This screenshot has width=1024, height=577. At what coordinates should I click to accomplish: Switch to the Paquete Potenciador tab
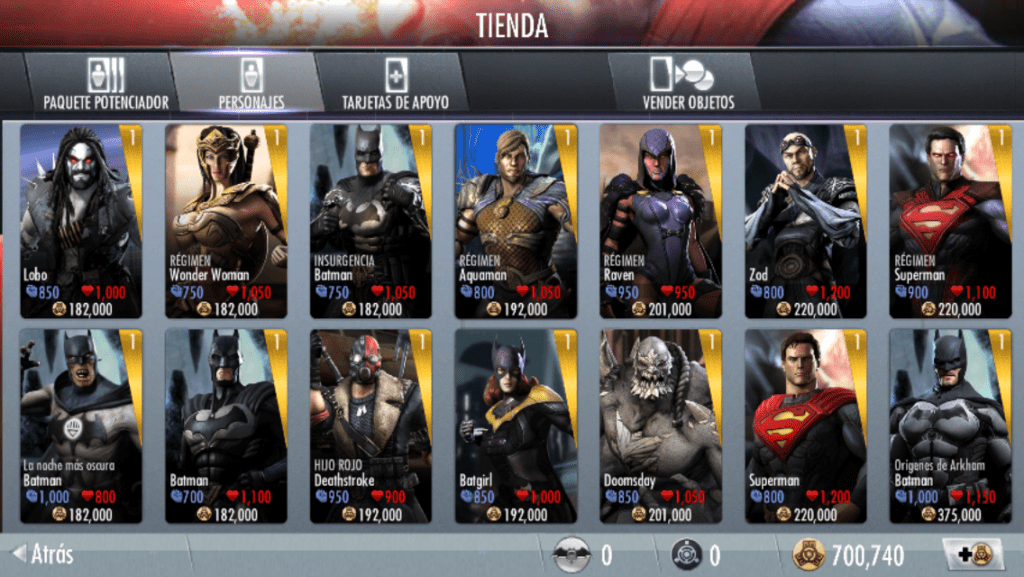tap(105, 83)
